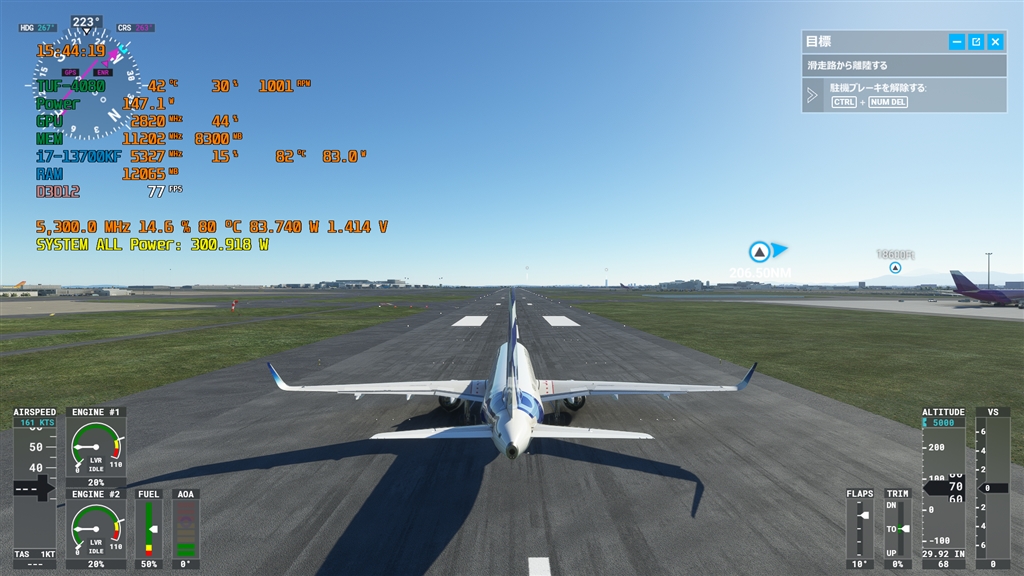Close the 目標 objectives panel

click(x=995, y=42)
